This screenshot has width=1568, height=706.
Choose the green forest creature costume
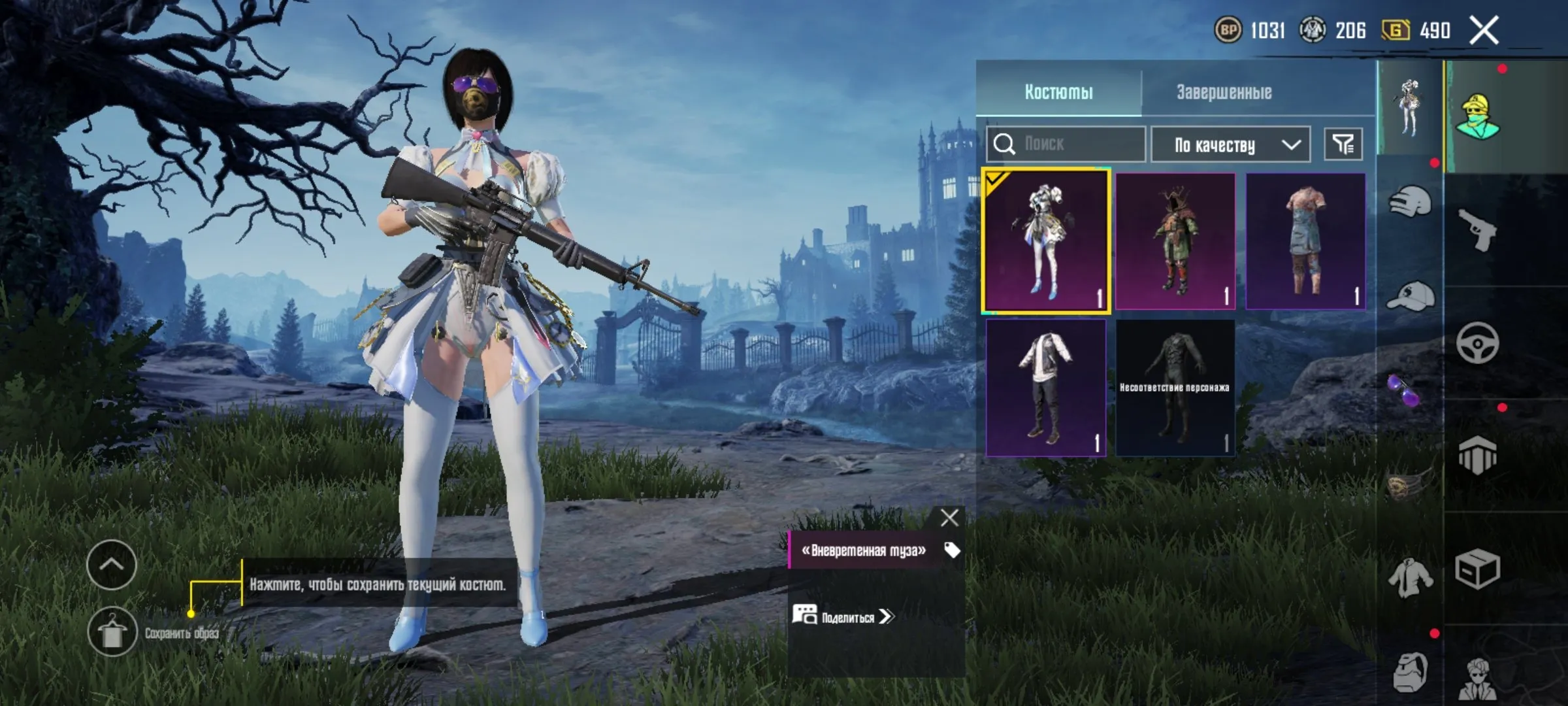tap(1175, 241)
